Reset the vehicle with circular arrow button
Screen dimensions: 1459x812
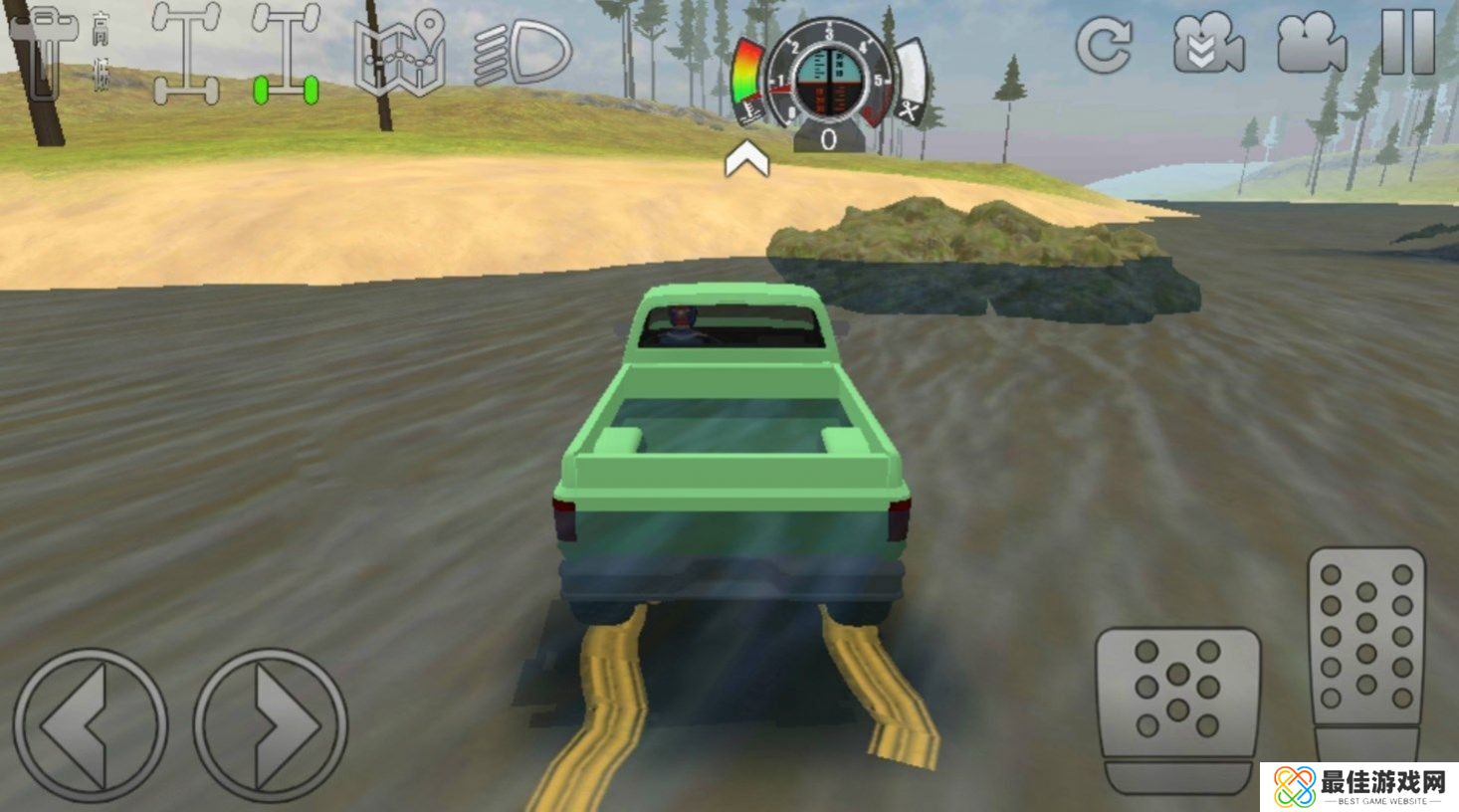[x=1104, y=44]
